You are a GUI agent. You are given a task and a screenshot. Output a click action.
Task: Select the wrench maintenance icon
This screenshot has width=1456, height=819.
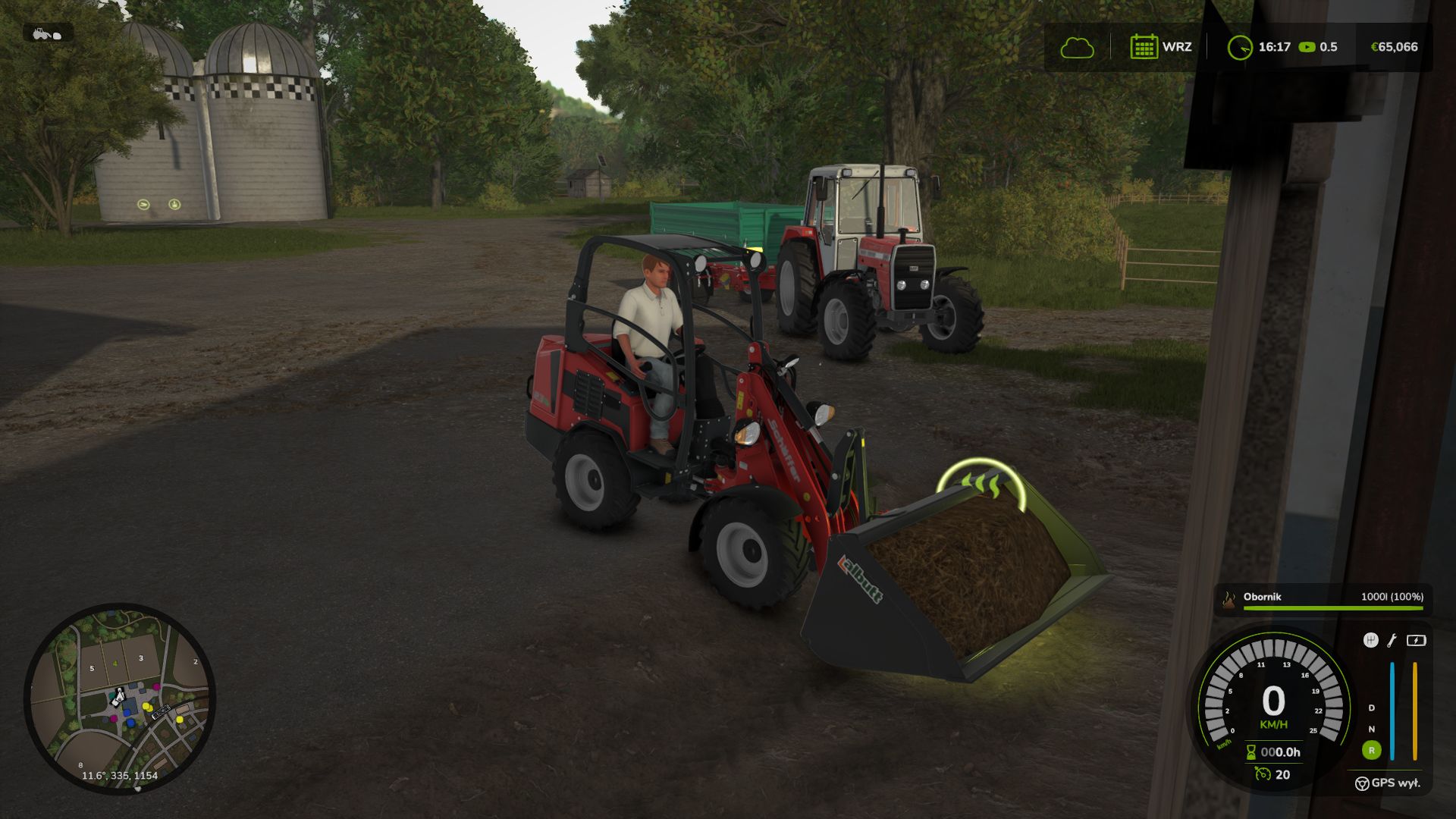1392,641
